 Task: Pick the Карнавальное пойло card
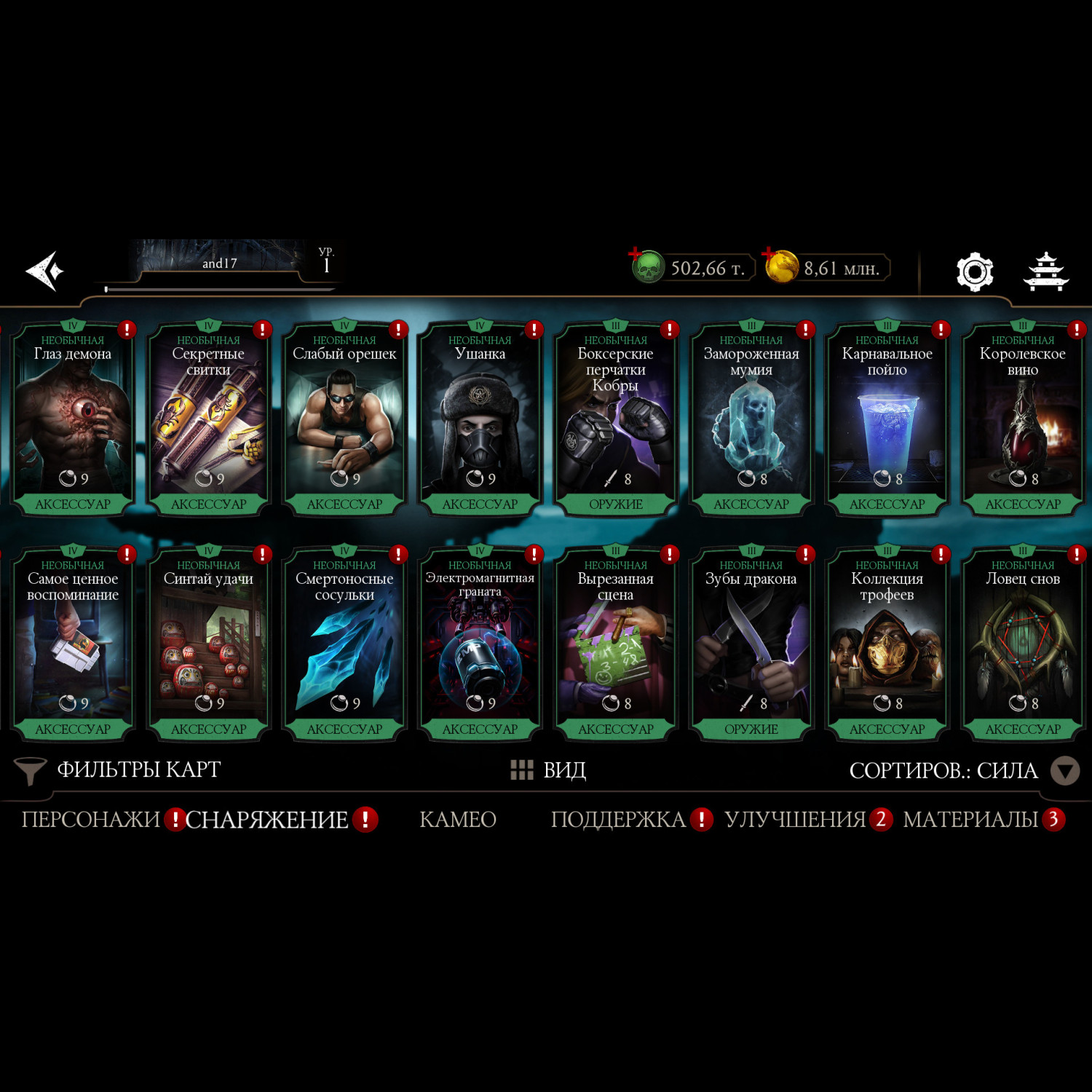[887, 420]
